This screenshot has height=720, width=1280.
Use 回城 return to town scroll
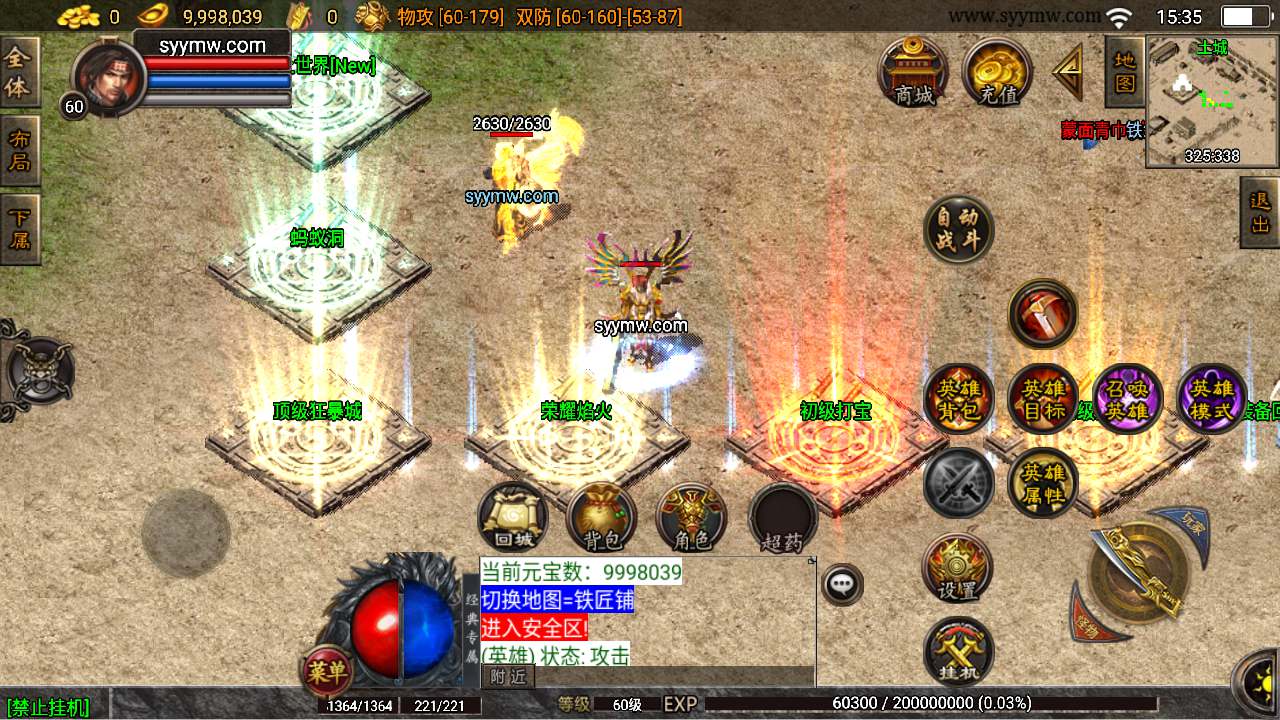coord(513,517)
